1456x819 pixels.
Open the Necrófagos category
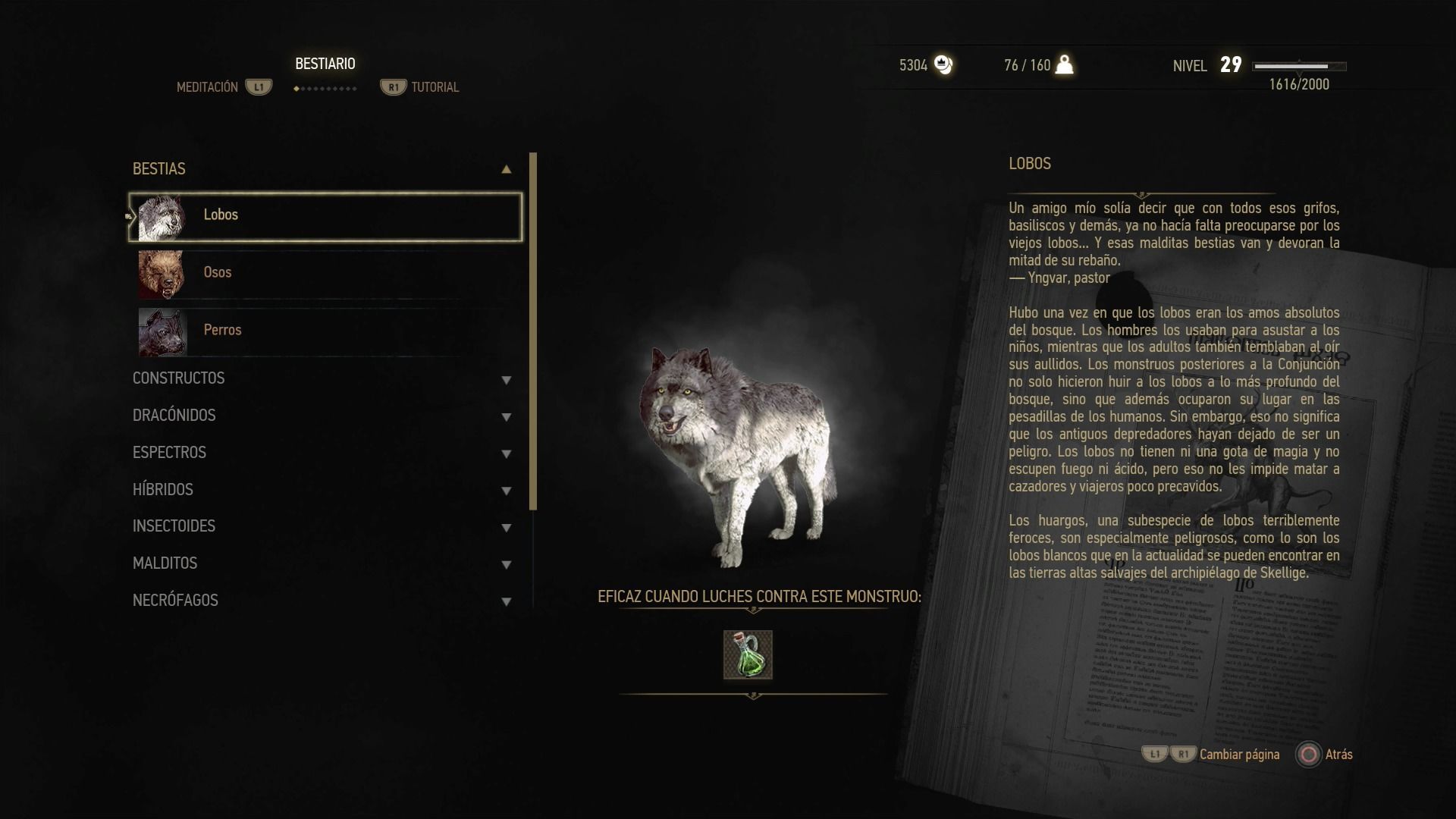[x=322, y=601]
